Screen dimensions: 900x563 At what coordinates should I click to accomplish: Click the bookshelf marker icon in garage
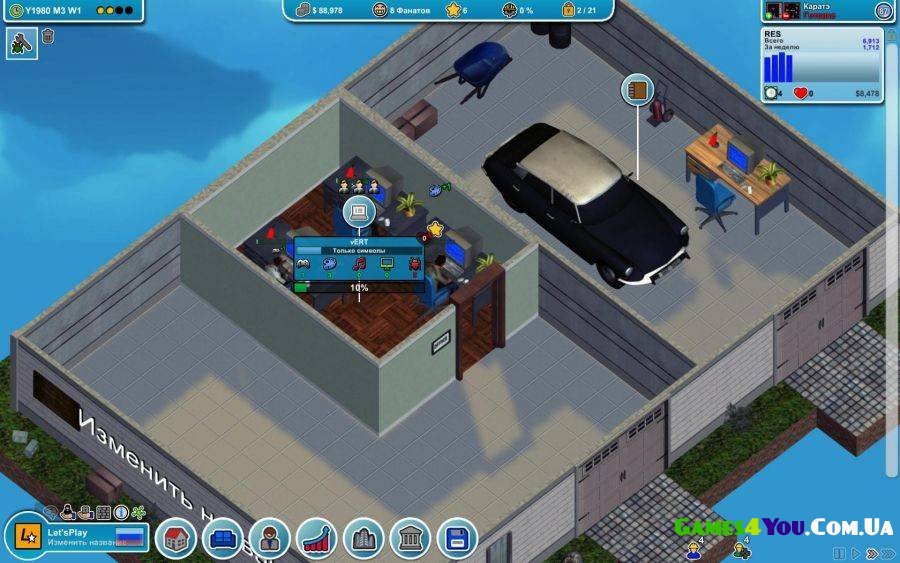[637, 90]
